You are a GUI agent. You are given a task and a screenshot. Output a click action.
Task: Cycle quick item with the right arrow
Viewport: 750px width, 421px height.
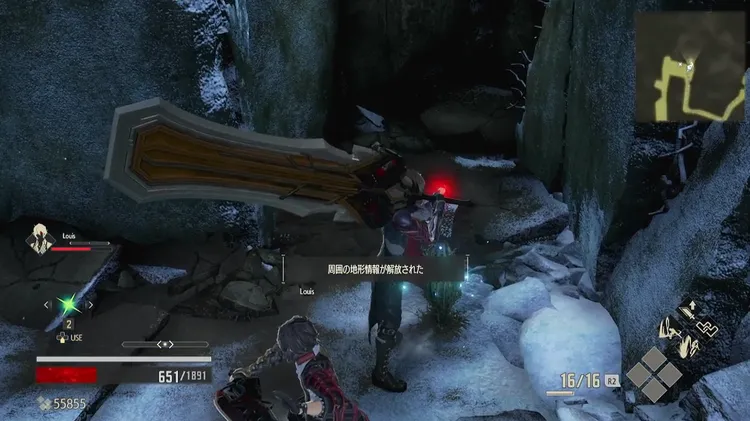91,304
